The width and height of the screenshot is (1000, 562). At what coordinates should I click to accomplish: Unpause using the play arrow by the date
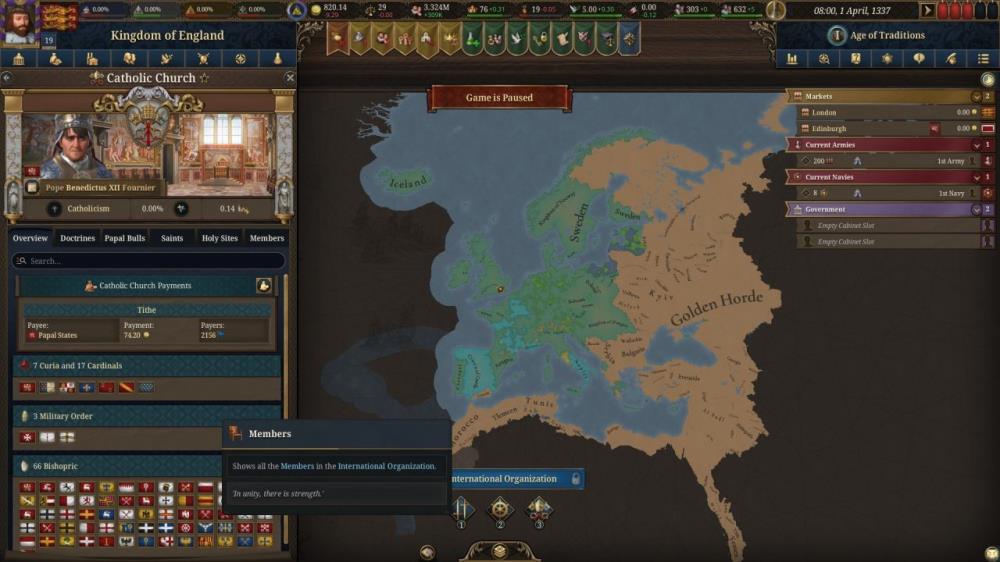coord(927,10)
